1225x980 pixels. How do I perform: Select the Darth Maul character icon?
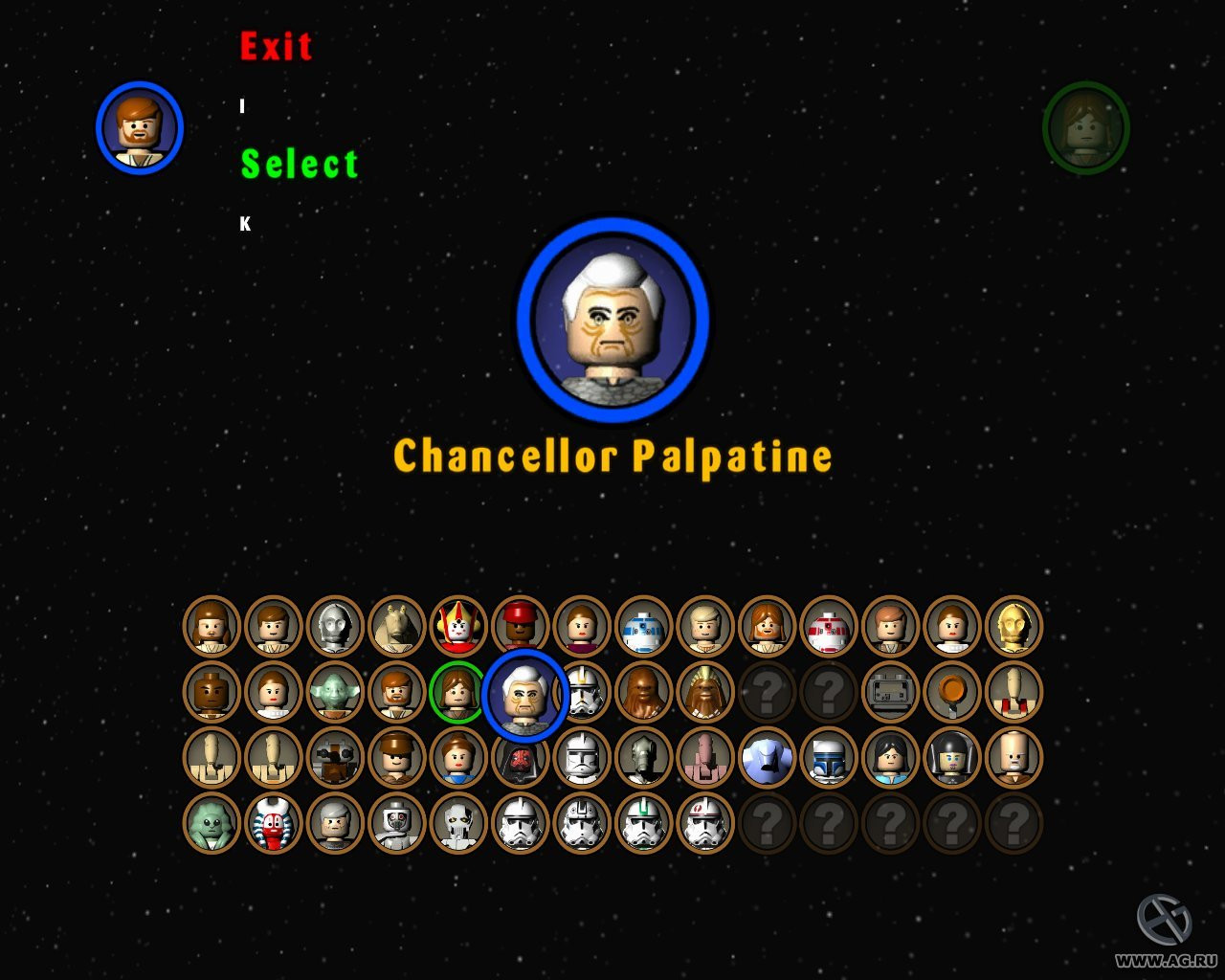tap(518, 762)
